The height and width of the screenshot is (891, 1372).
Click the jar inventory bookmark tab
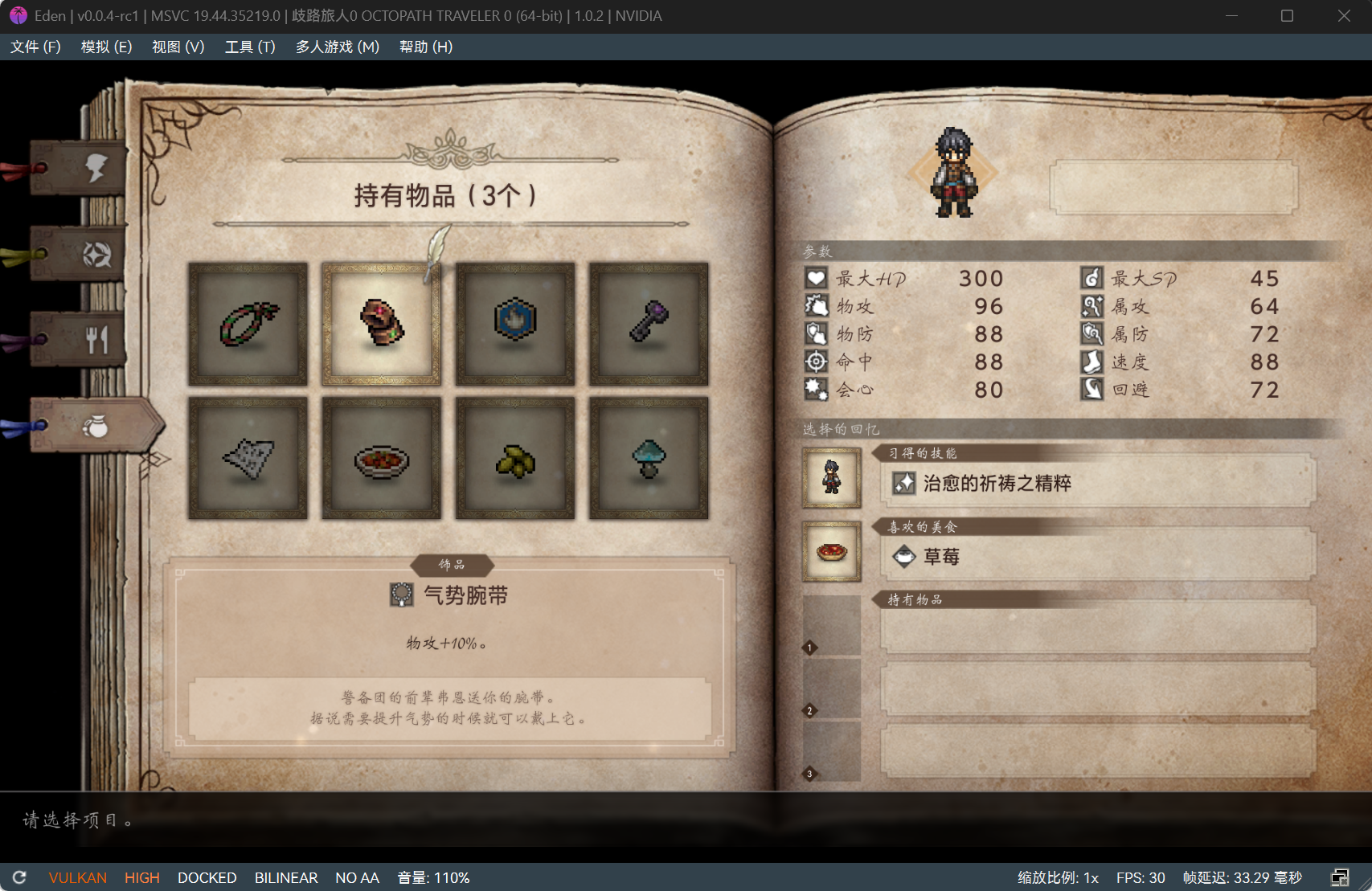pos(96,426)
